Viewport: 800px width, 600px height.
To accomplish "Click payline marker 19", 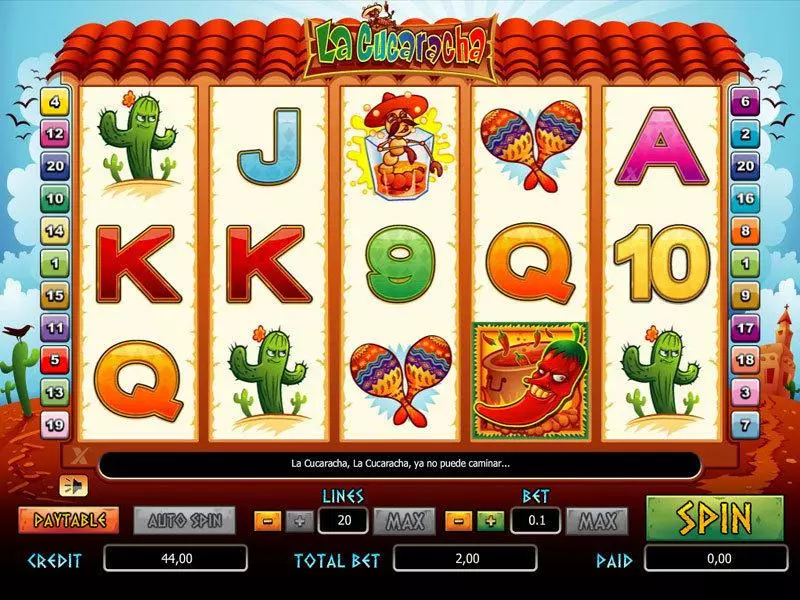I will click(54, 425).
